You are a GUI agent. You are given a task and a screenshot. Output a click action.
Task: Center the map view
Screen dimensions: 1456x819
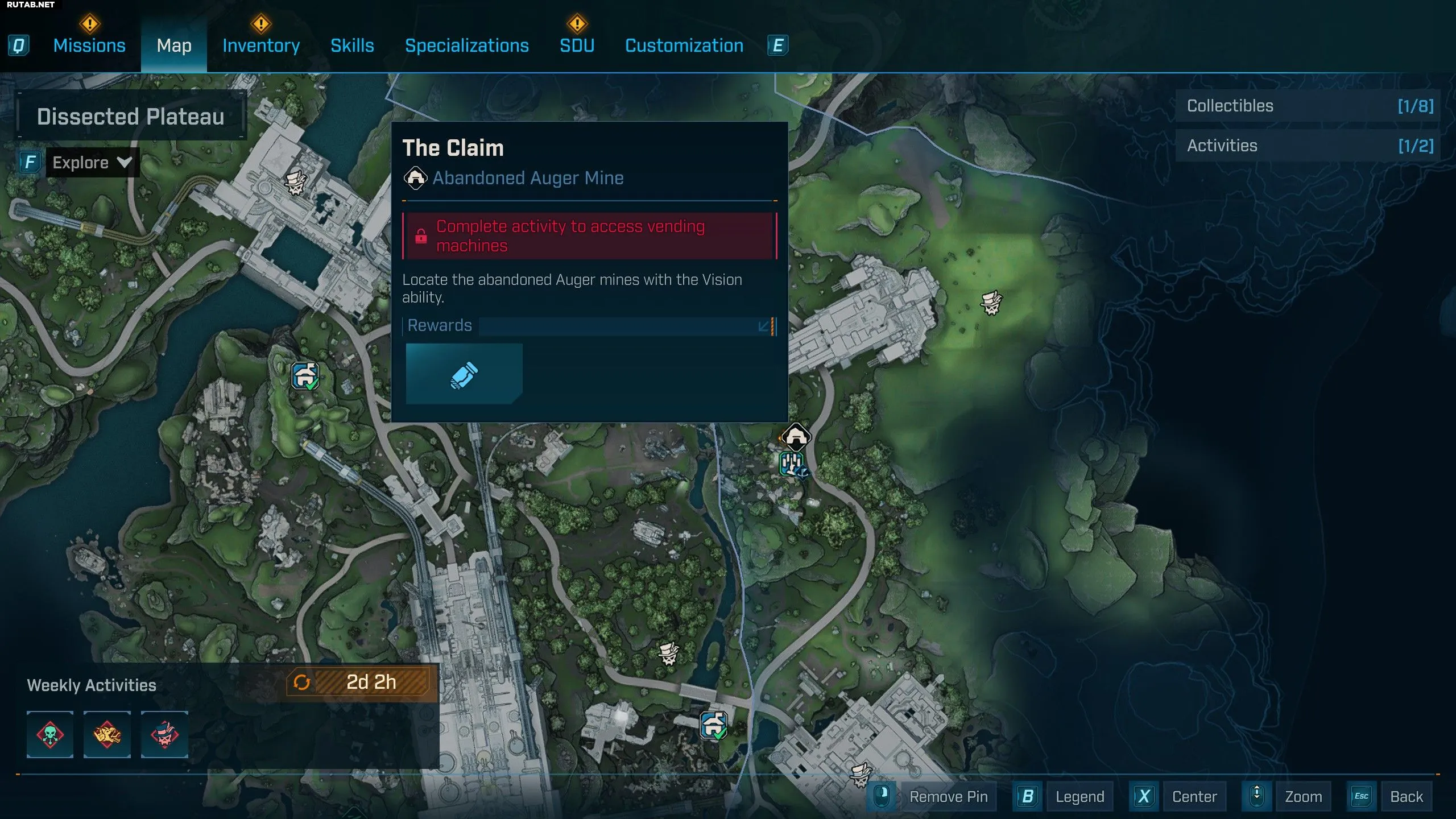click(1194, 797)
